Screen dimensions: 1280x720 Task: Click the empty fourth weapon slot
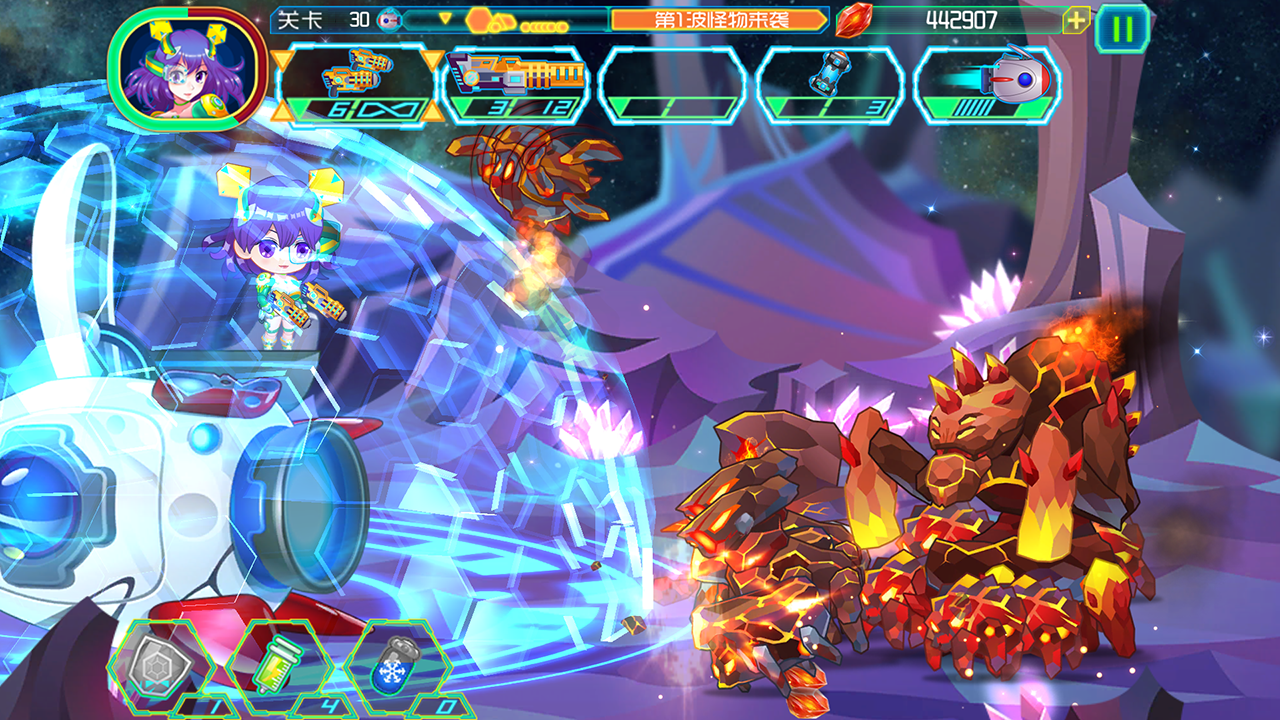pyautogui.click(x=669, y=85)
